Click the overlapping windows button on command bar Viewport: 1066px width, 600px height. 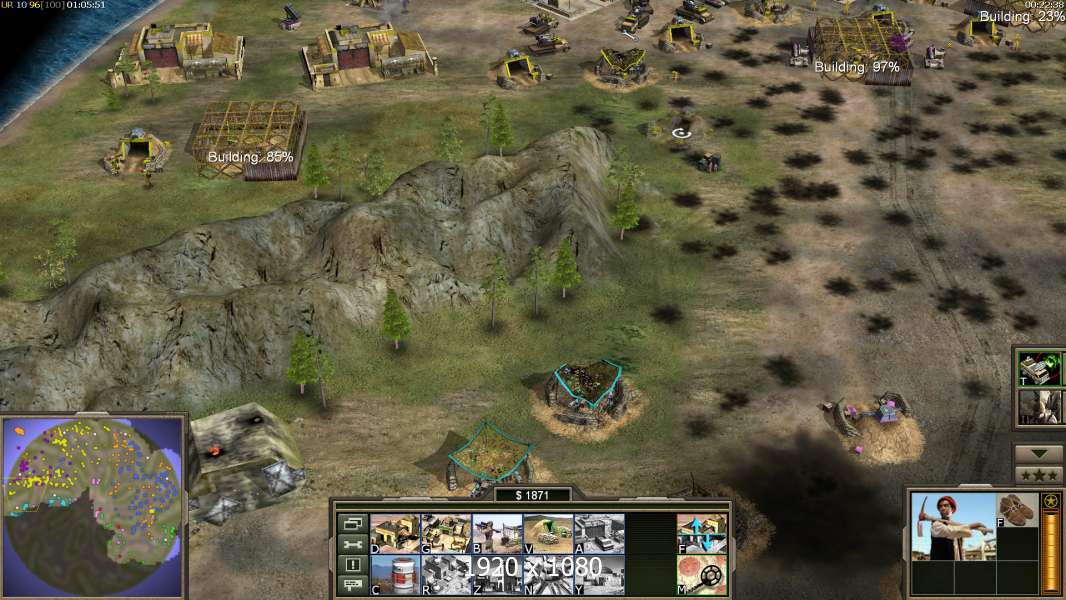point(352,523)
